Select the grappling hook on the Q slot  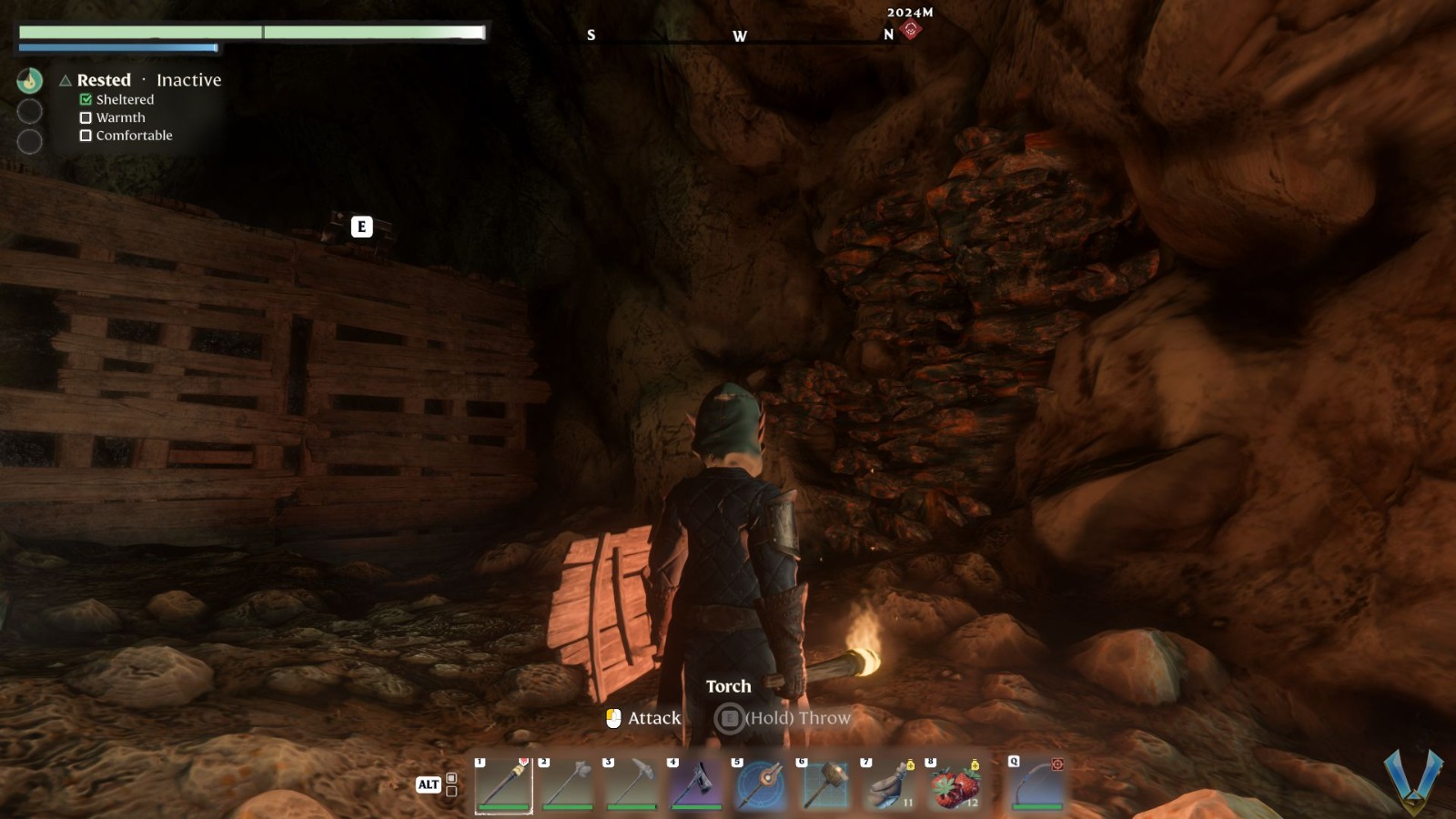pyautogui.click(x=1037, y=785)
